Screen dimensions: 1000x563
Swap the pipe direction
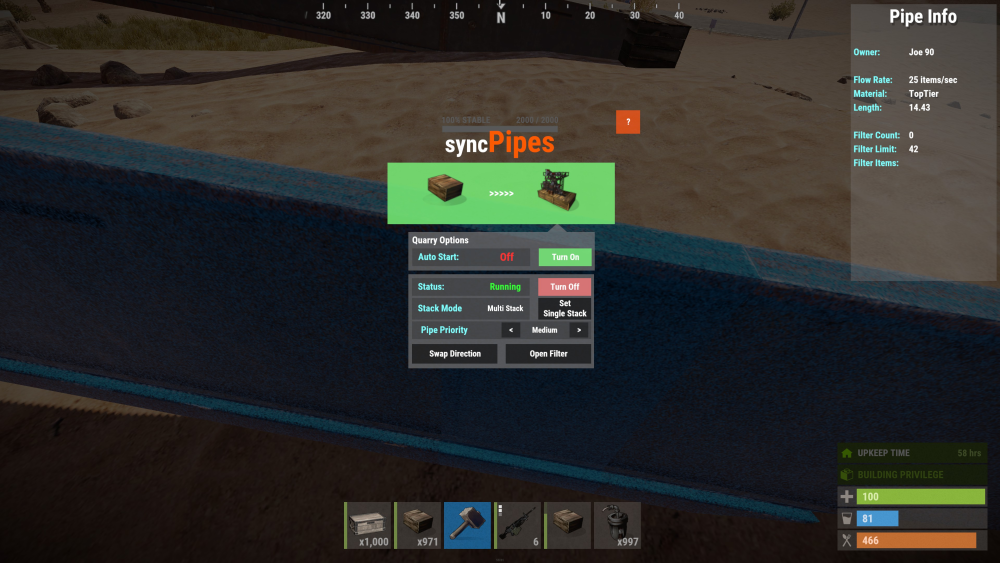pos(455,354)
